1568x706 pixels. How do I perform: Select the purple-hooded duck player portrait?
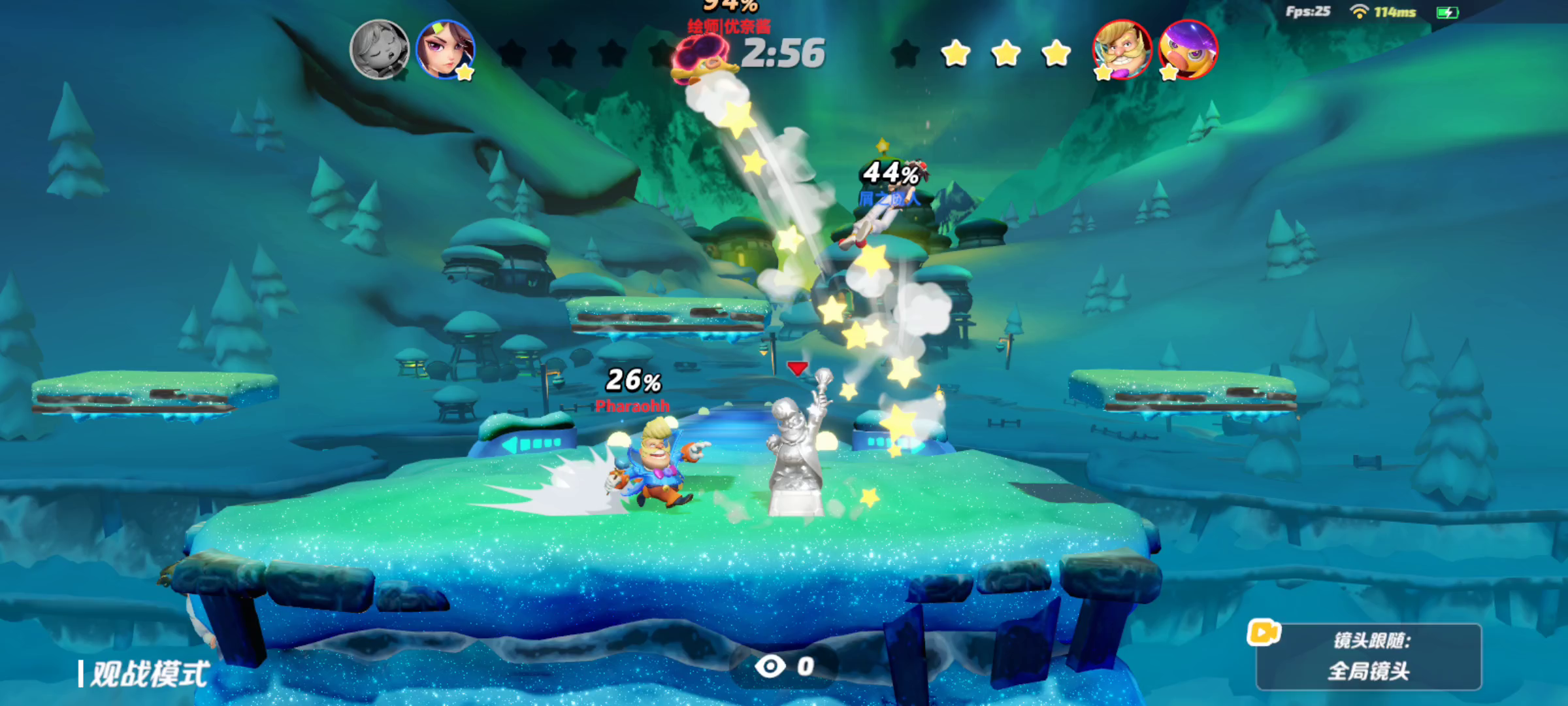(1188, 50)
